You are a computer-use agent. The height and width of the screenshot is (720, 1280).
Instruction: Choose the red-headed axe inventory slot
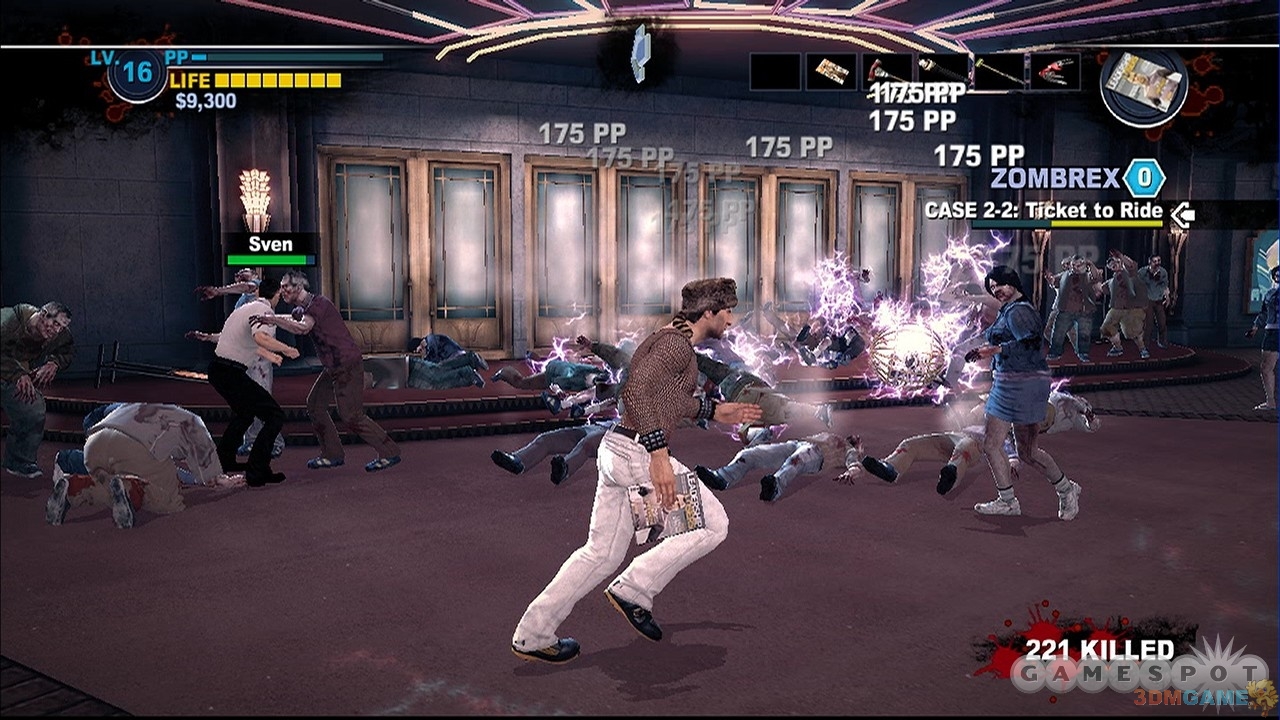[888, 71]
